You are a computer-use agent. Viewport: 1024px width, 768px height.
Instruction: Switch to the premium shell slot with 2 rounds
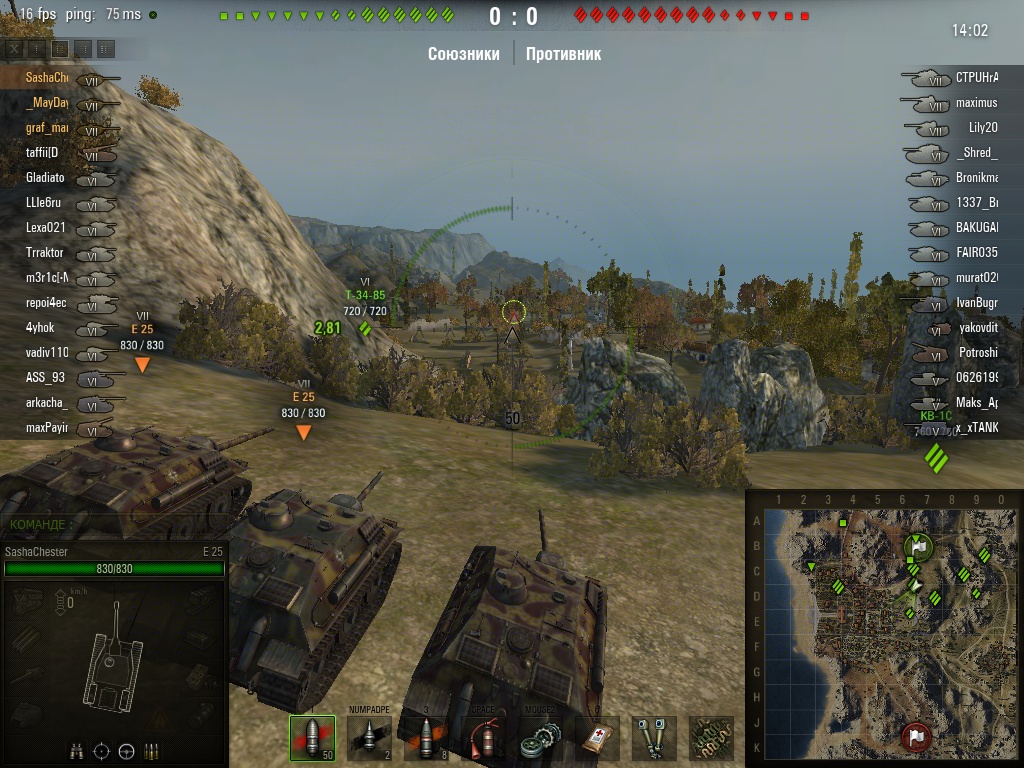[x=369, y=738]
